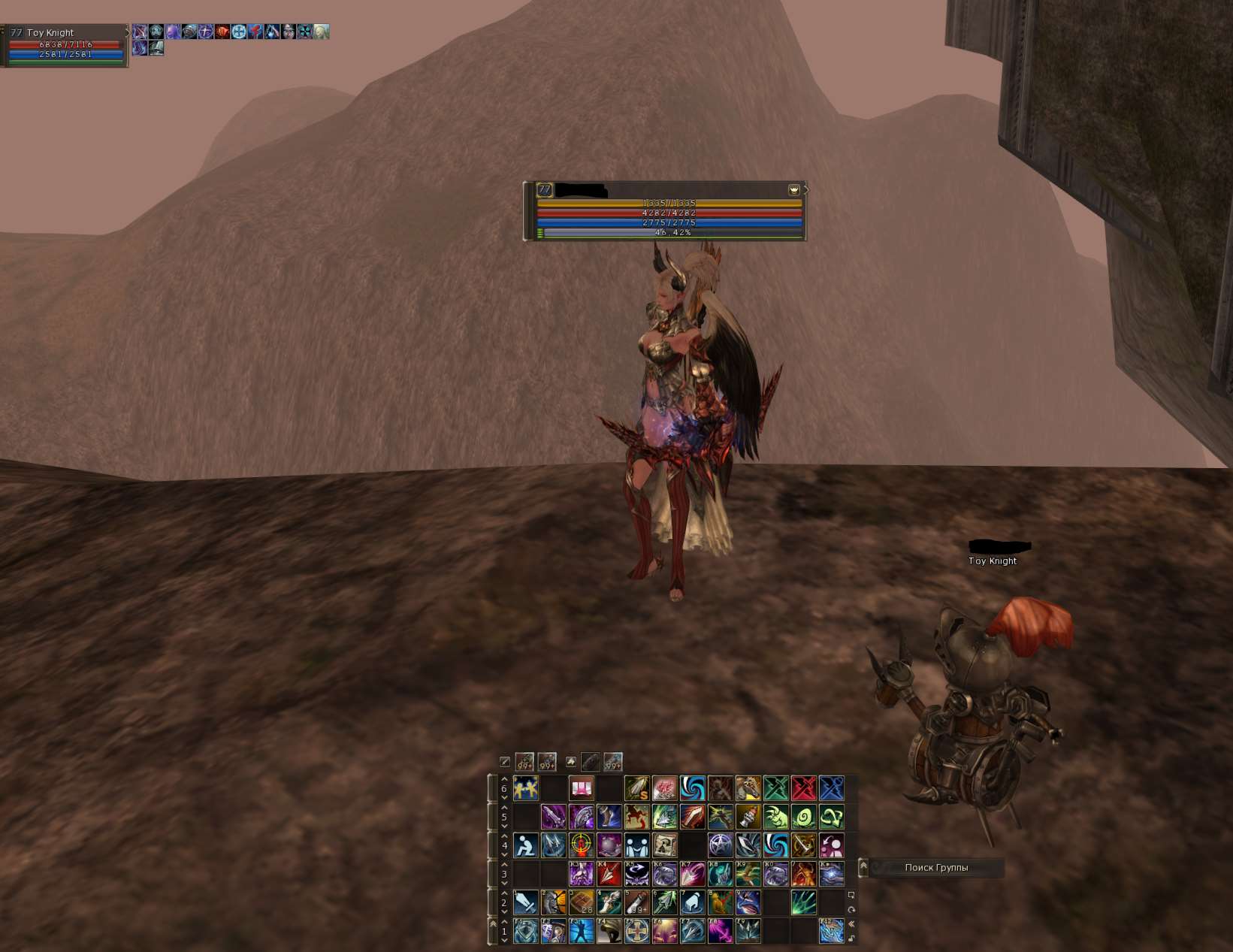Screen dimensions: 1233x952
Task: Activate the two yellow figures skill
Action: click(x=525, y=788)
